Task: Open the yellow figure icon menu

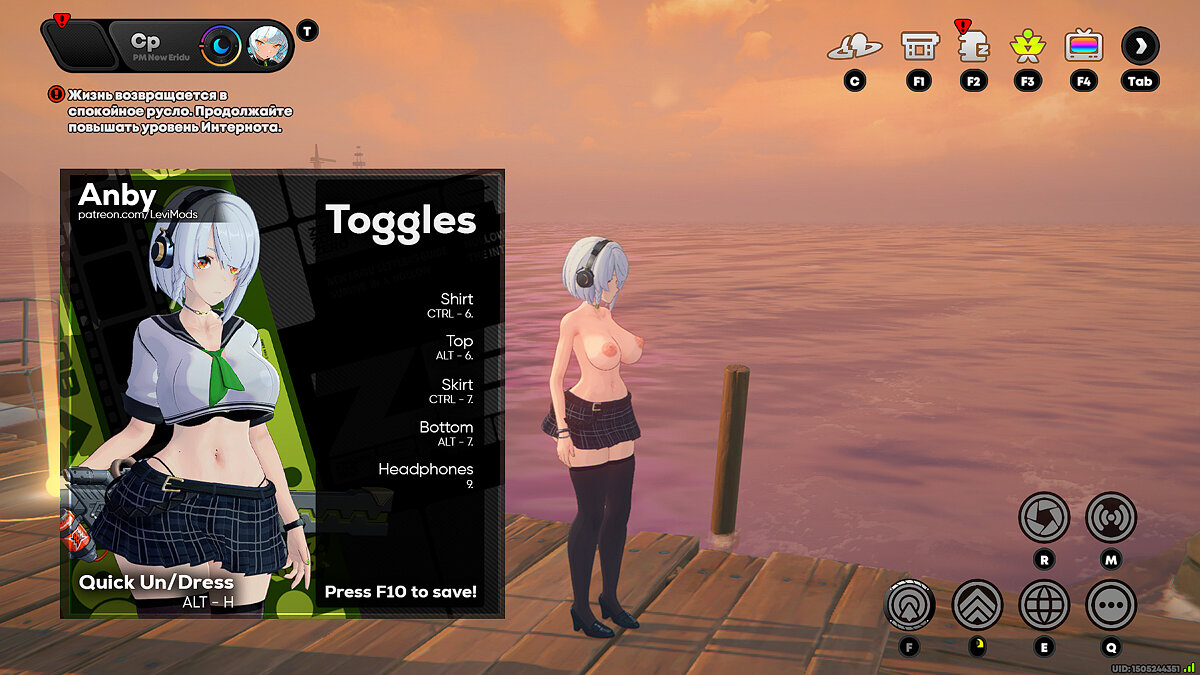Action: point(1027,46)
